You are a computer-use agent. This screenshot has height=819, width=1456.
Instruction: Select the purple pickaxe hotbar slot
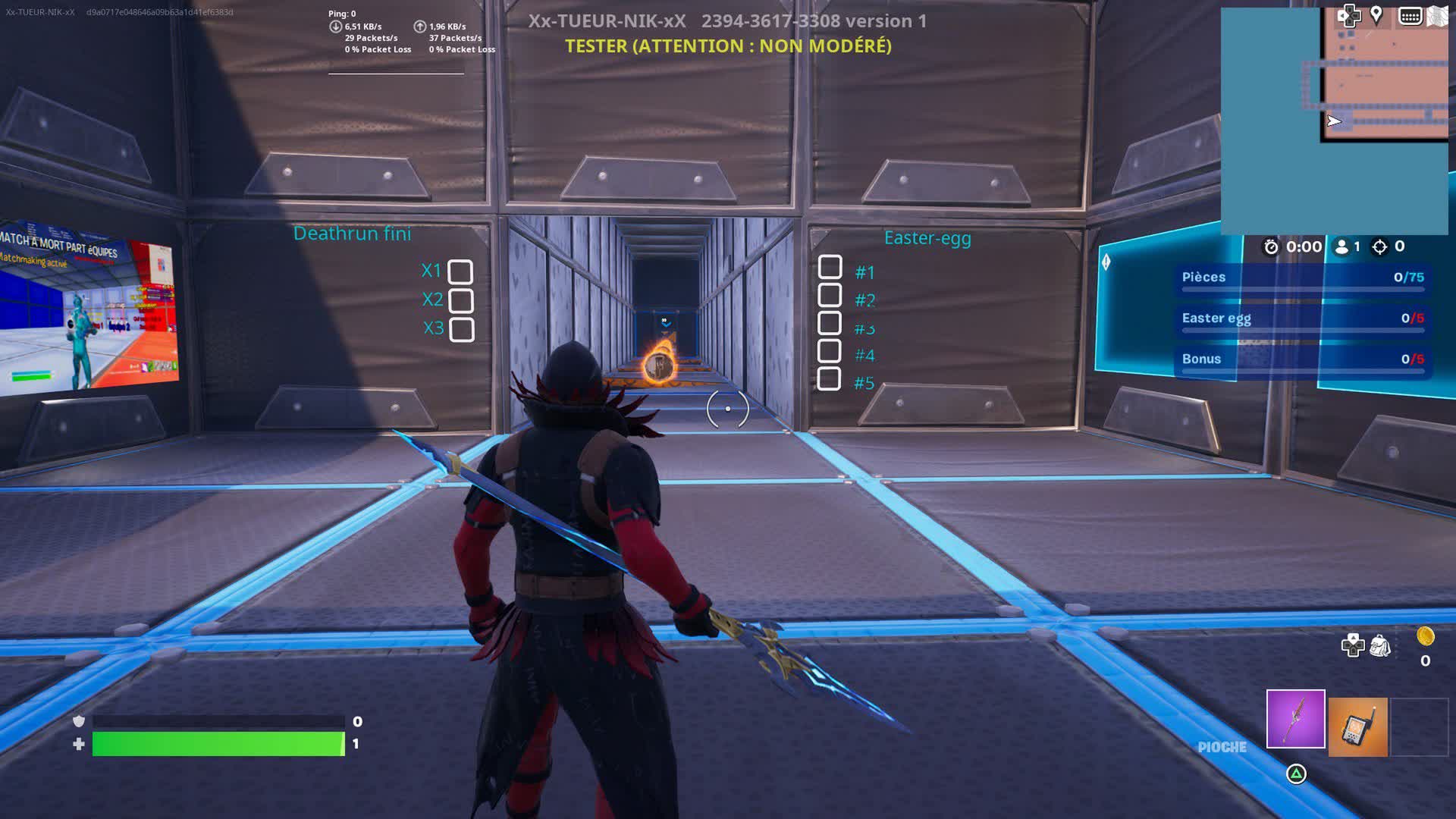tap(1295, 719)
